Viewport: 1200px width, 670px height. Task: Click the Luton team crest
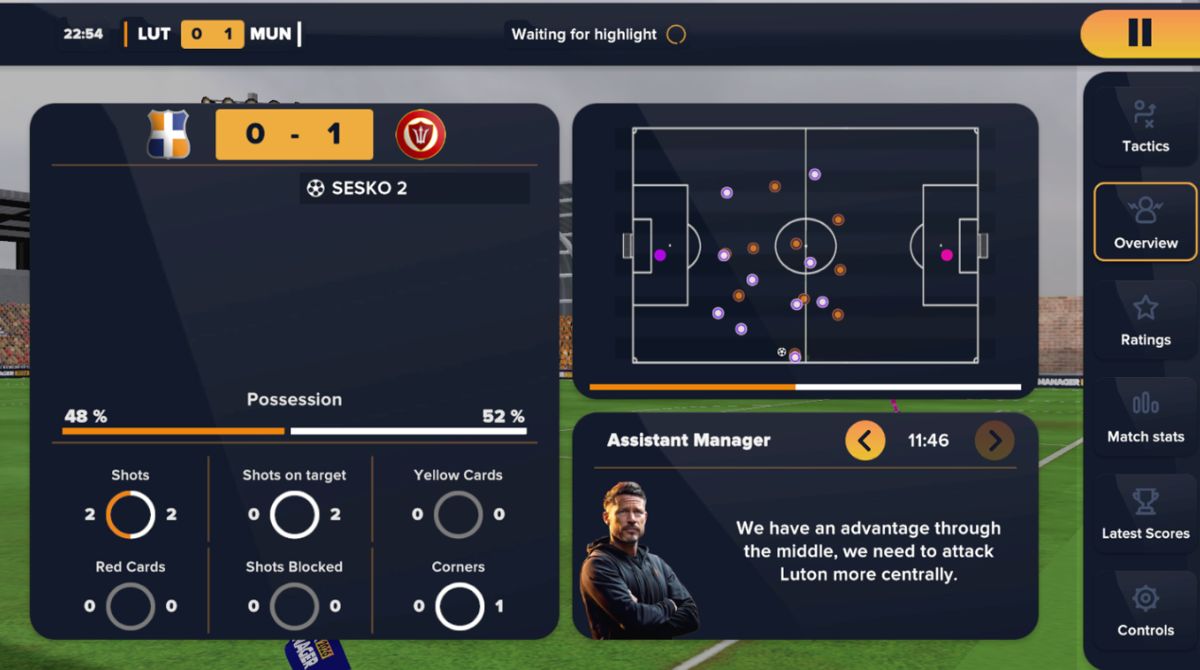click(168, 135)
